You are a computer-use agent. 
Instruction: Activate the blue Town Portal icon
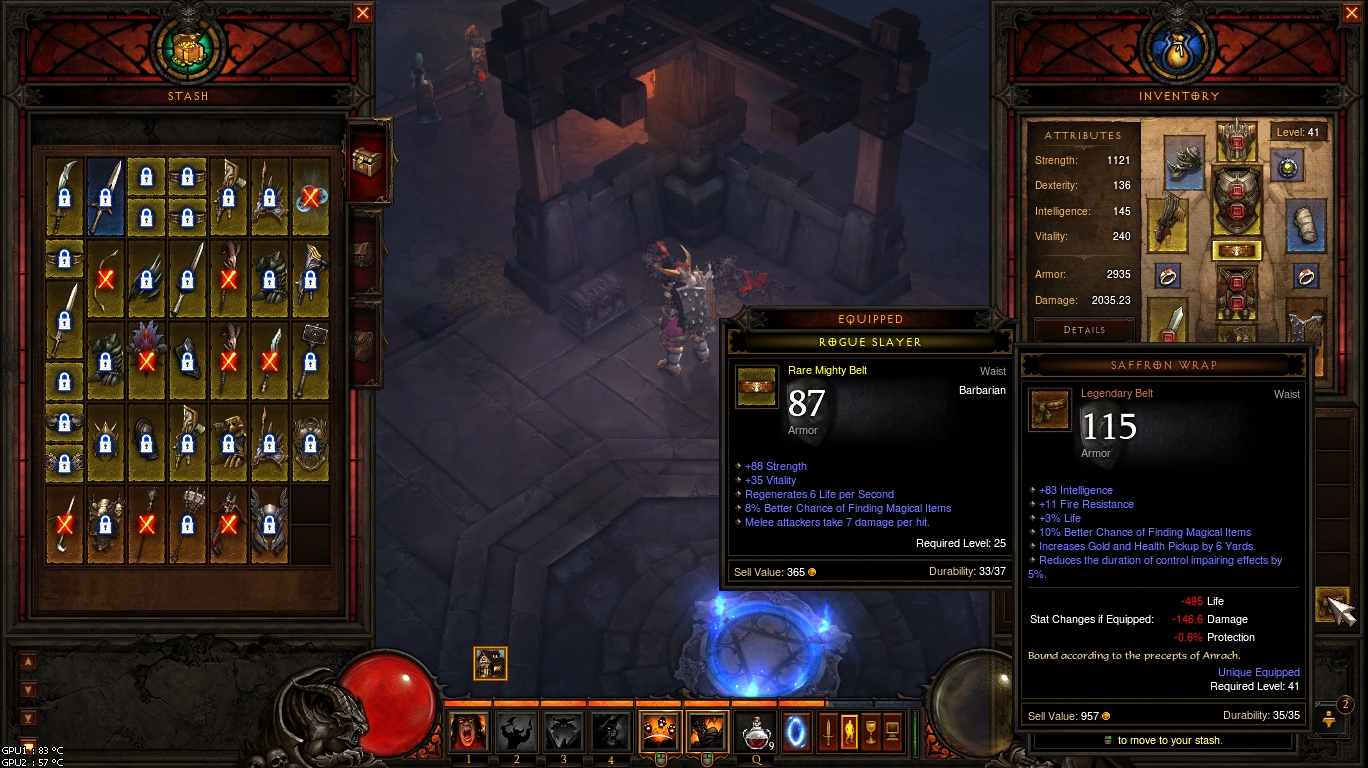(796, 732)
